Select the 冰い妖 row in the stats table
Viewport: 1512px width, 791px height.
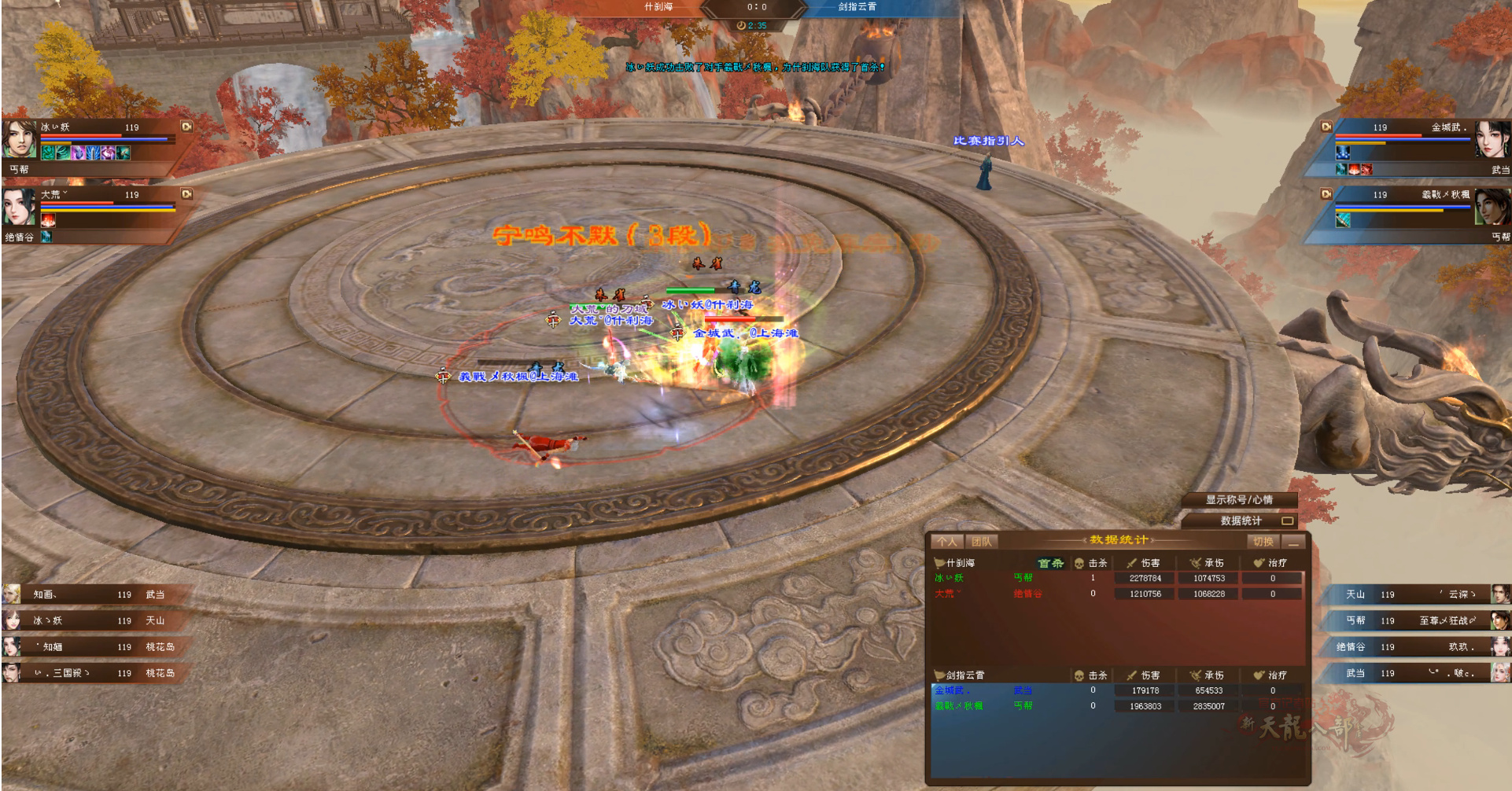coord(1117,578)
